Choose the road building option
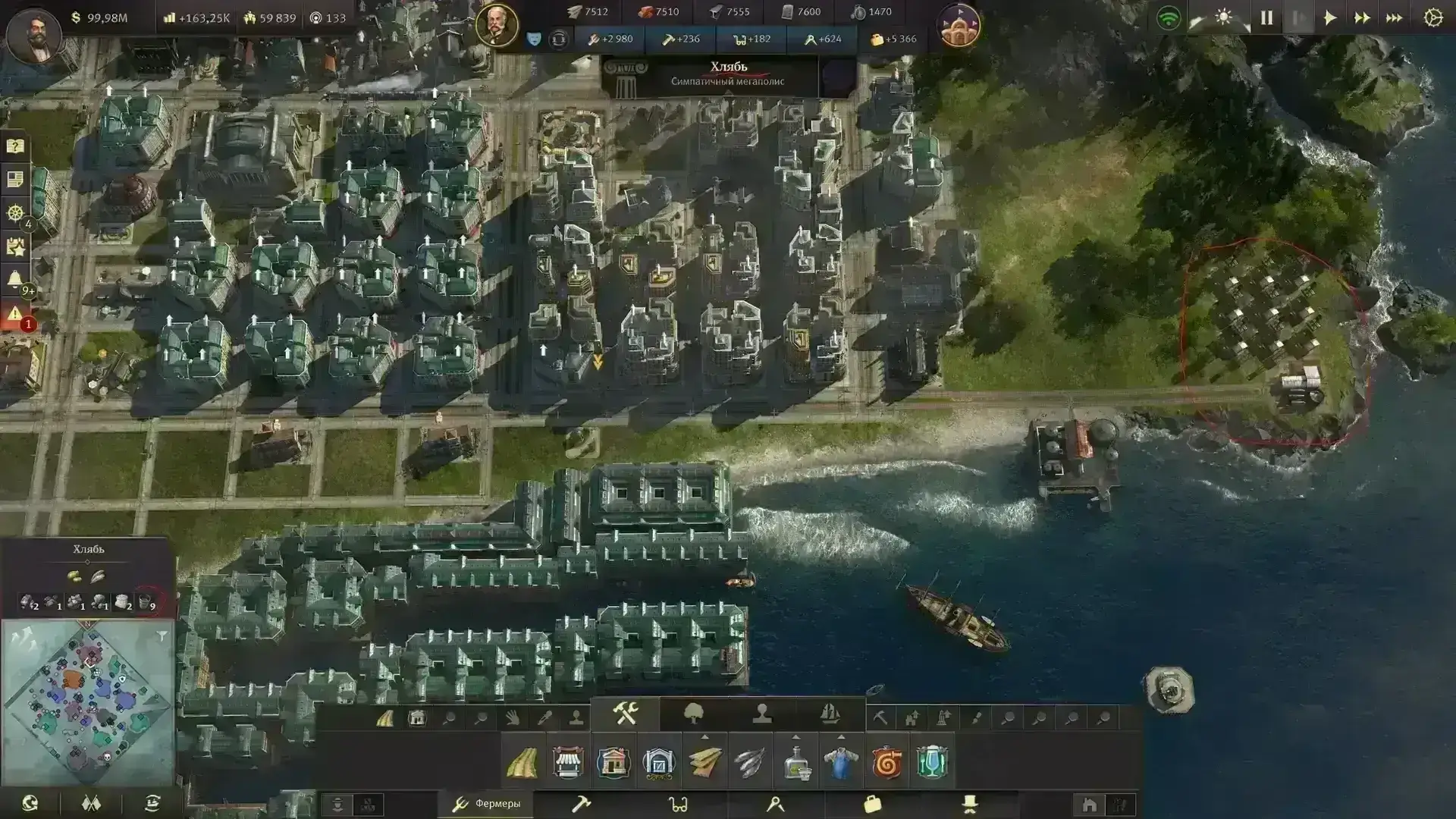1456x819 pixels. point(522,763)
